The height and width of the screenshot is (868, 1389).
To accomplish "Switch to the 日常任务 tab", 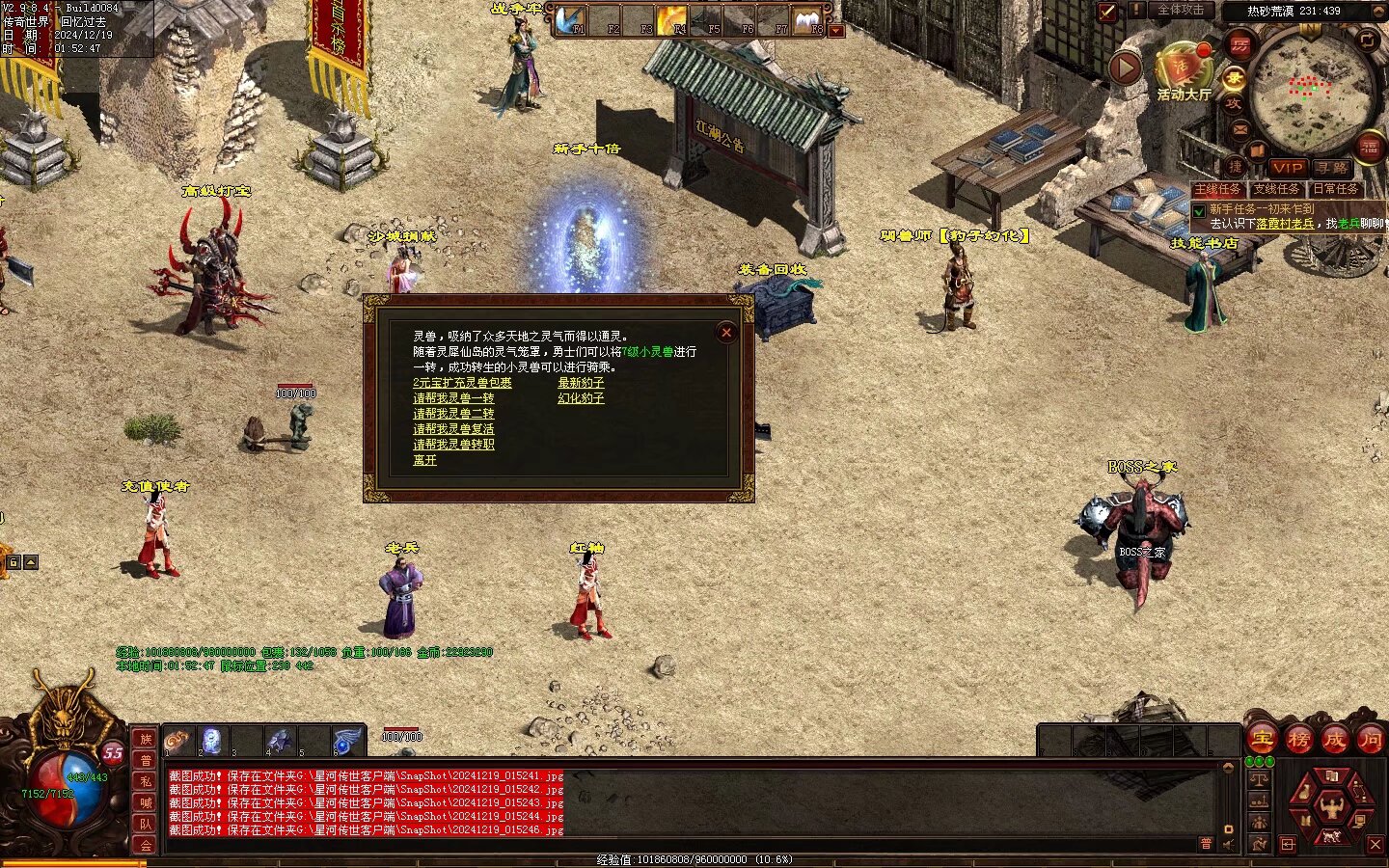I will 1335,189.
